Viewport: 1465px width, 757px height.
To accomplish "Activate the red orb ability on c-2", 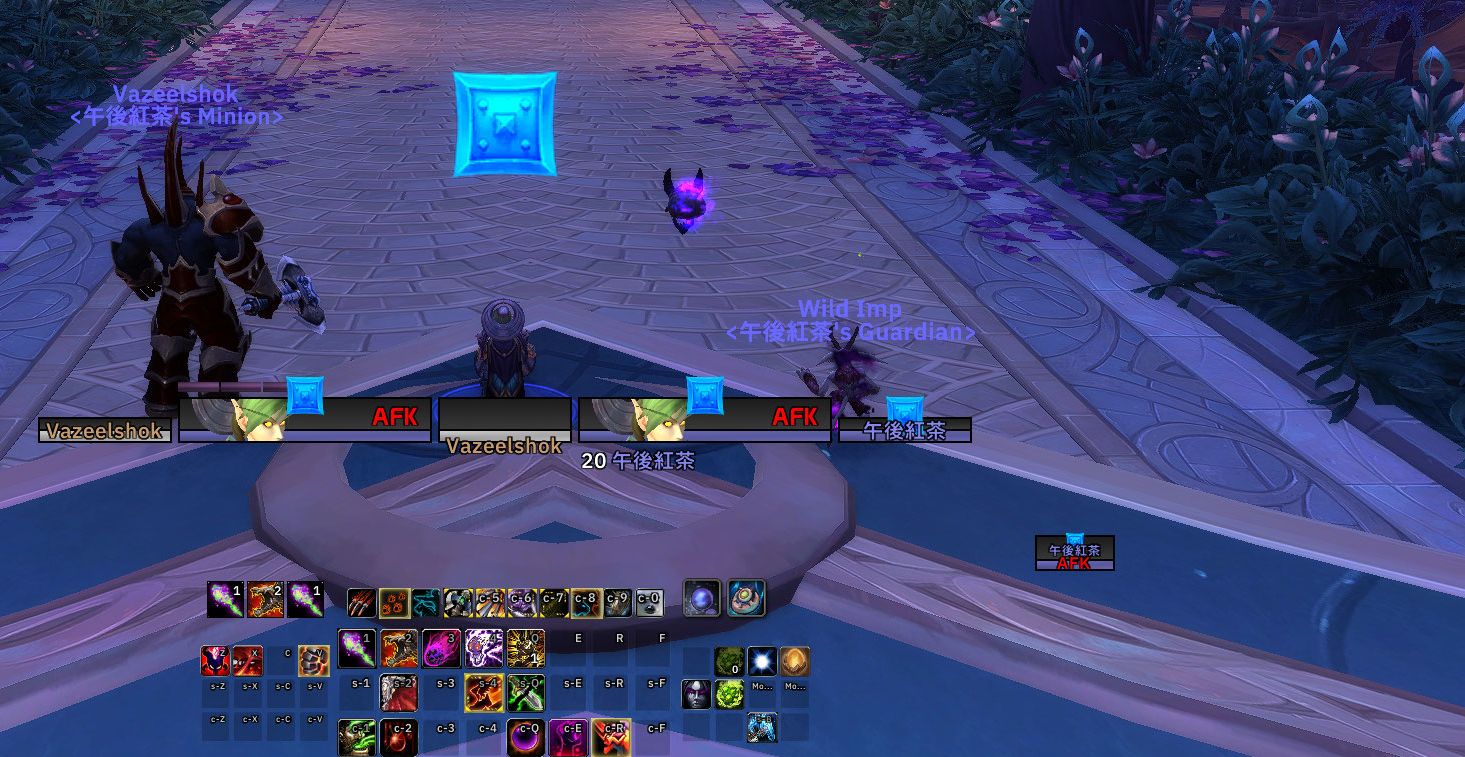I will click(399, 737).
